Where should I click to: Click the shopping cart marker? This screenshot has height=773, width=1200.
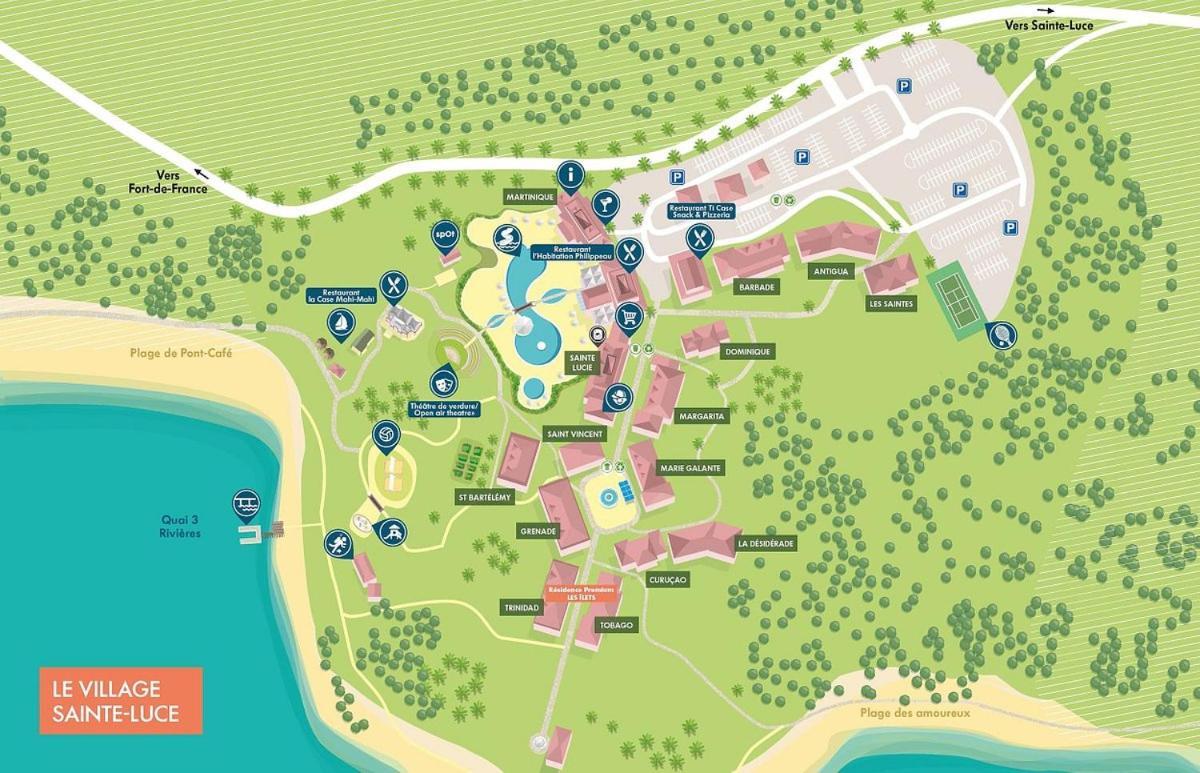pos(629,317)
